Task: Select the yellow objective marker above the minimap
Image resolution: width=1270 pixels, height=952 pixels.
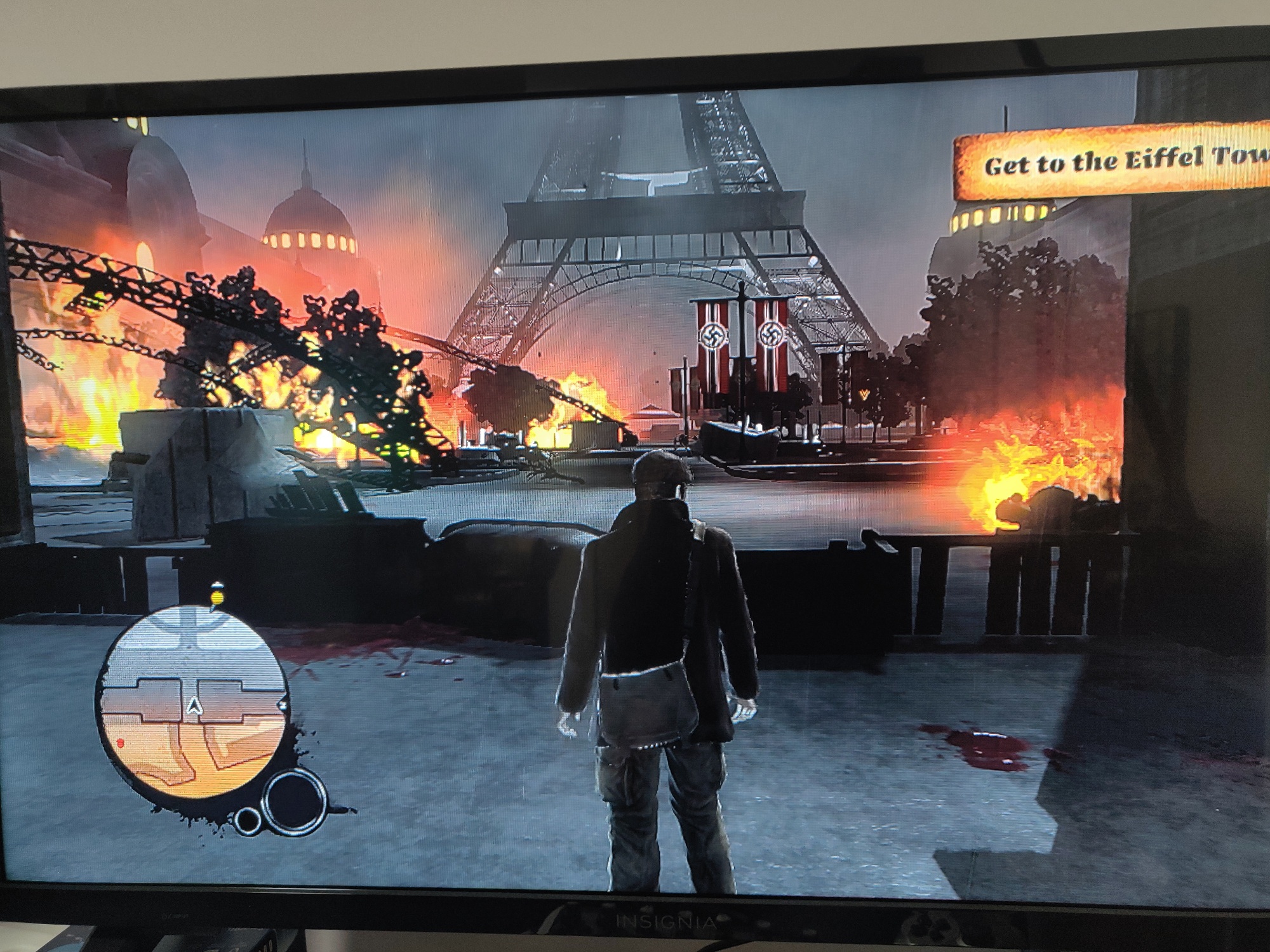Action: tap(218, 595)
